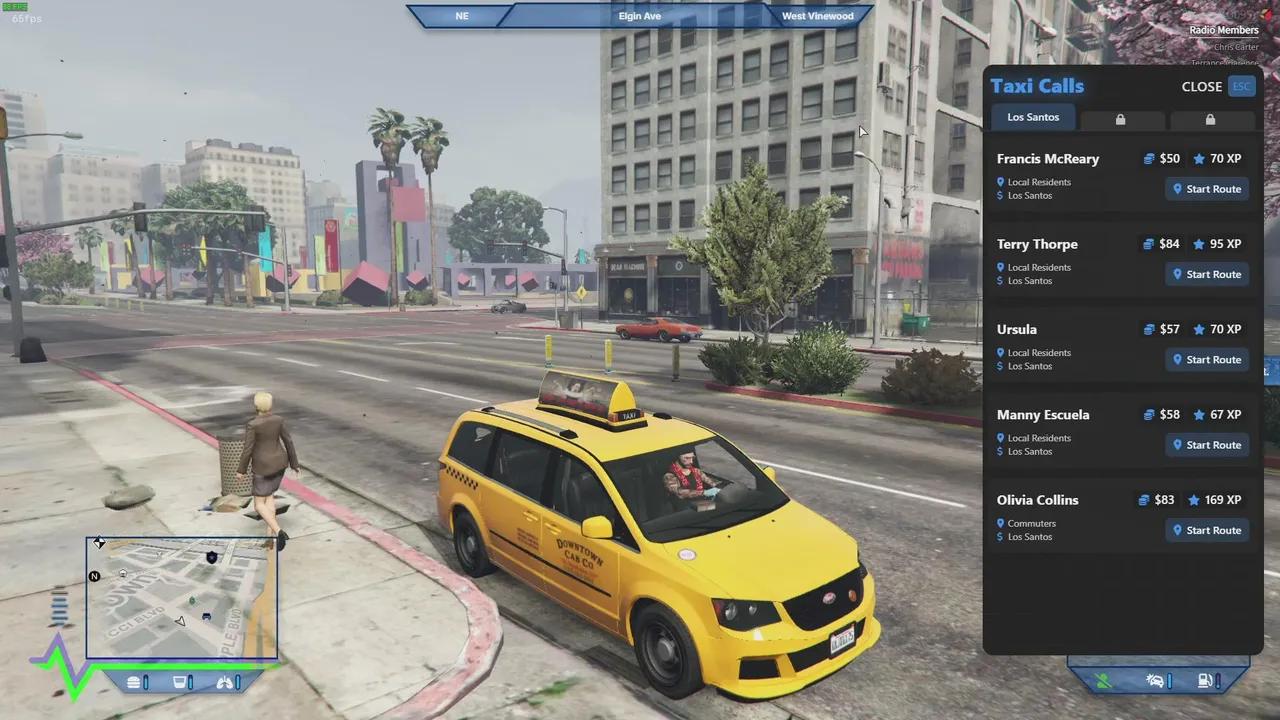Click the Elgin Ave street name at the top

pos(640,15)
